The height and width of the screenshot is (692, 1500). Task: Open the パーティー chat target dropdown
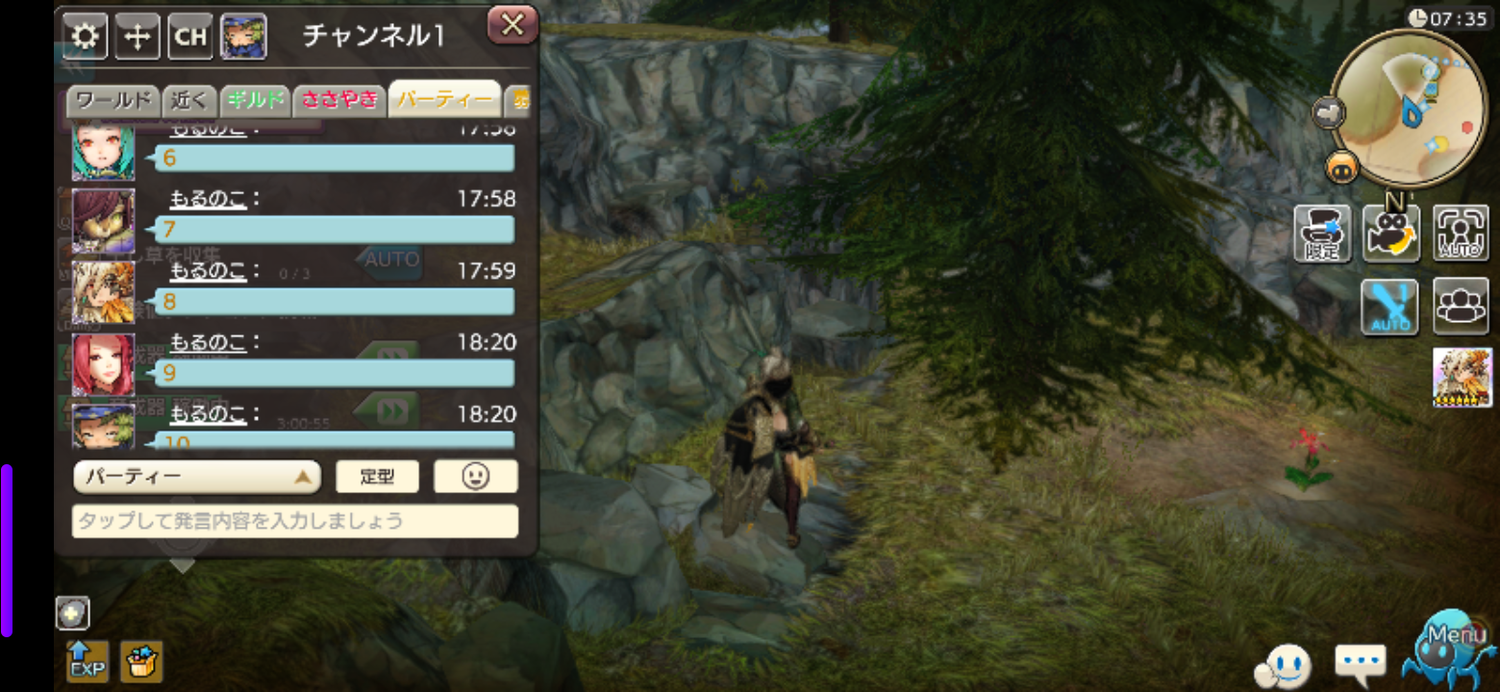(x=197, y=477)
